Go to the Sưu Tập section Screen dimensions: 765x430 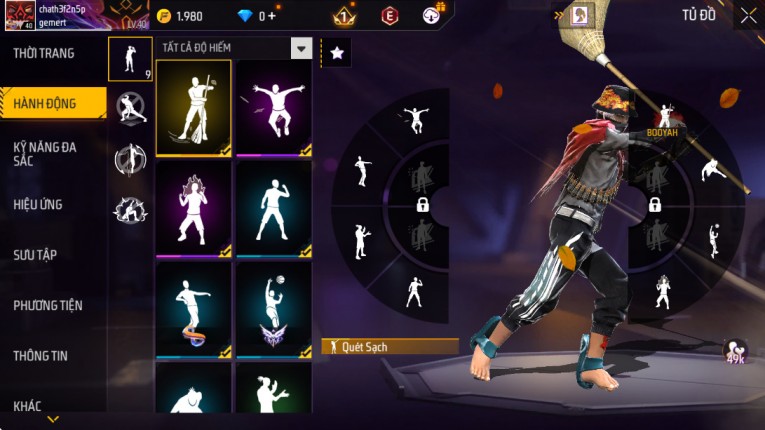point(35,255)
